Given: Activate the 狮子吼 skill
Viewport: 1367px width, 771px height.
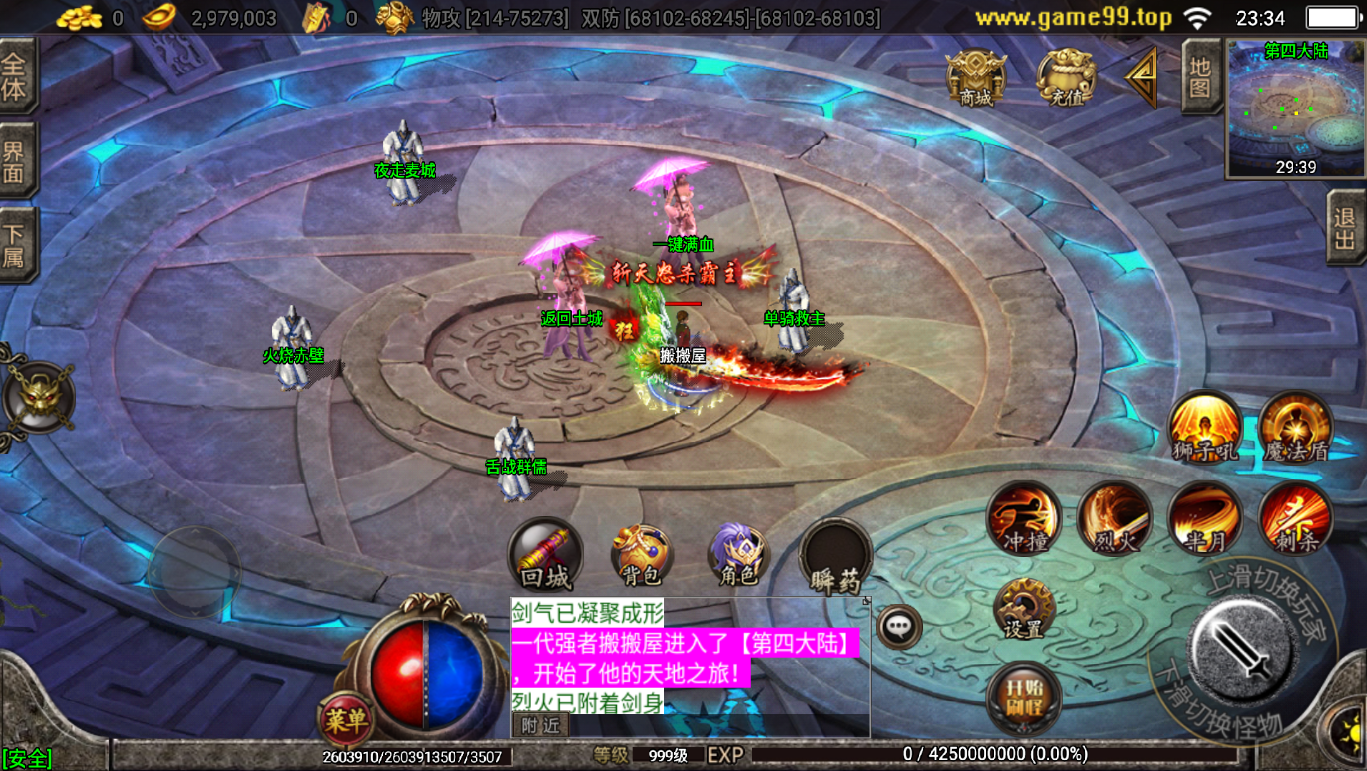Looking at the screenshot, I should coord(1205,427).
